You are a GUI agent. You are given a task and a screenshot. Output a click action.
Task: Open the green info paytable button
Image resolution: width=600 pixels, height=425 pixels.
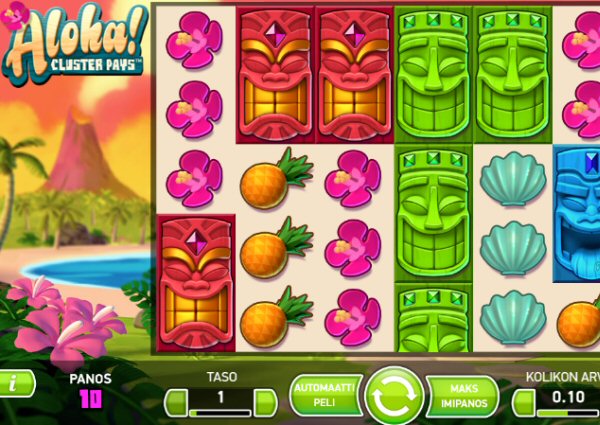click(x=14, y=383)
